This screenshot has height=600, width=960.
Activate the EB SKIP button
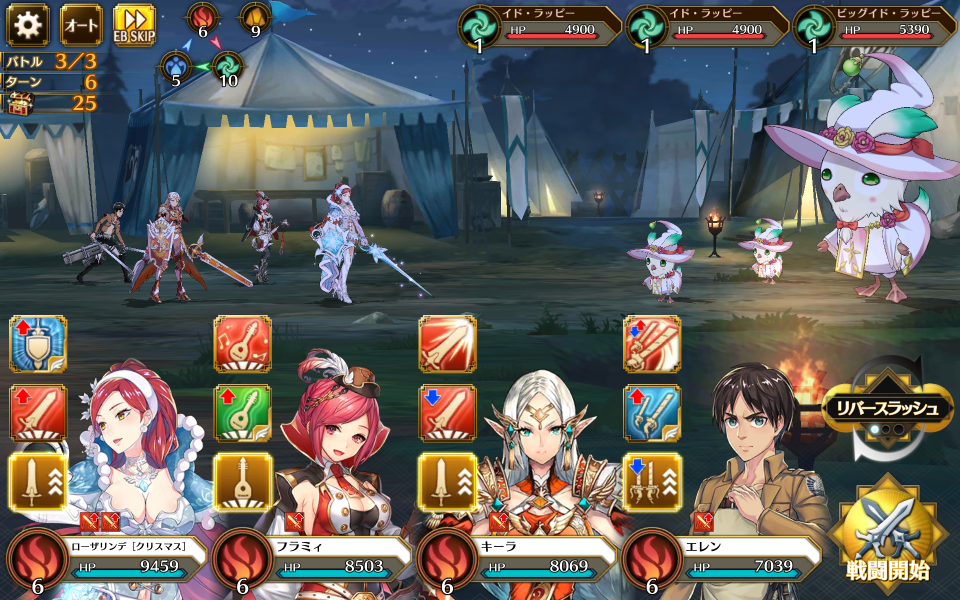click(x=134, y=25)
